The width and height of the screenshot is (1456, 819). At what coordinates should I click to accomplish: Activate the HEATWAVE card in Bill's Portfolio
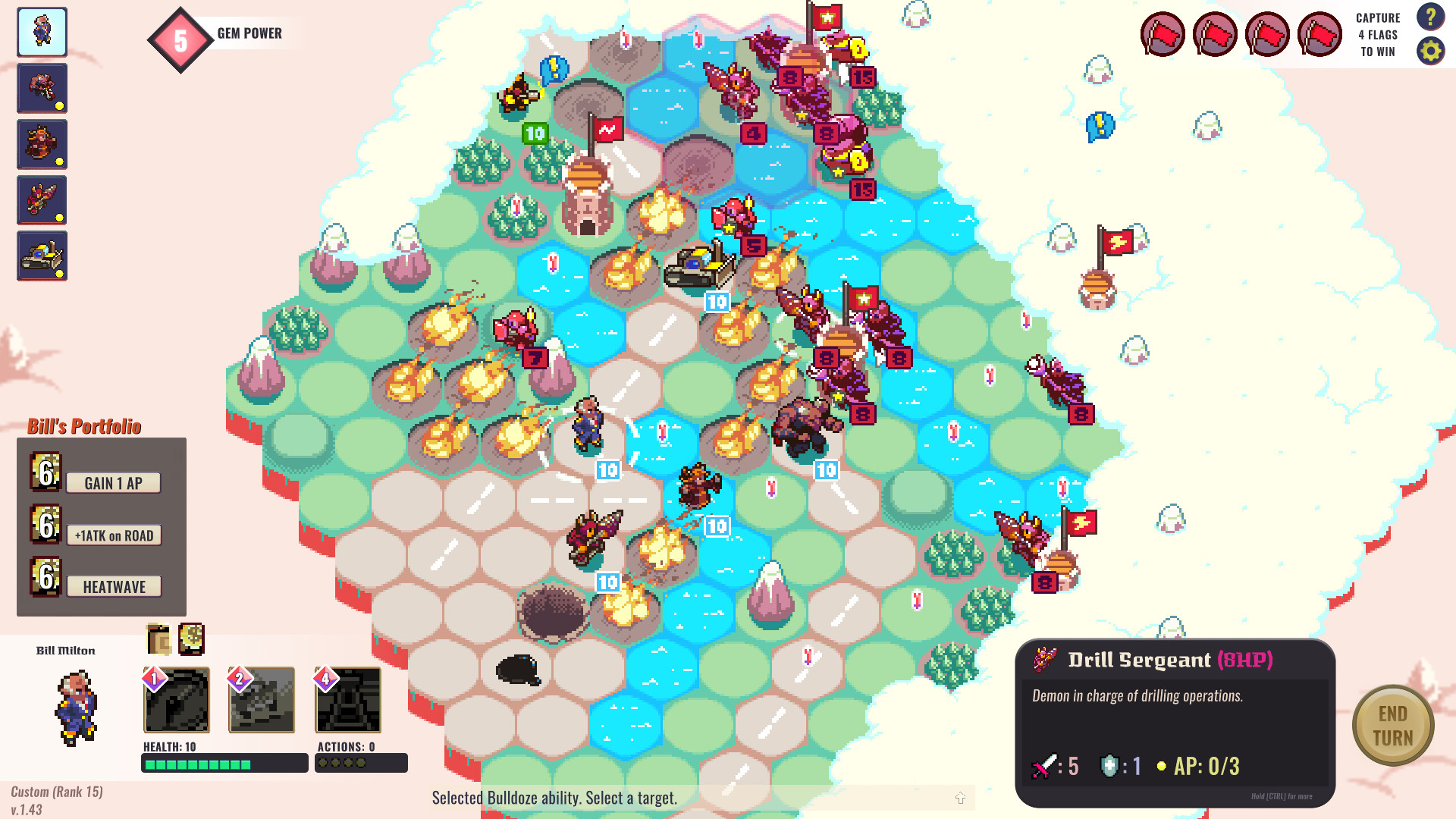pos(114,586)
